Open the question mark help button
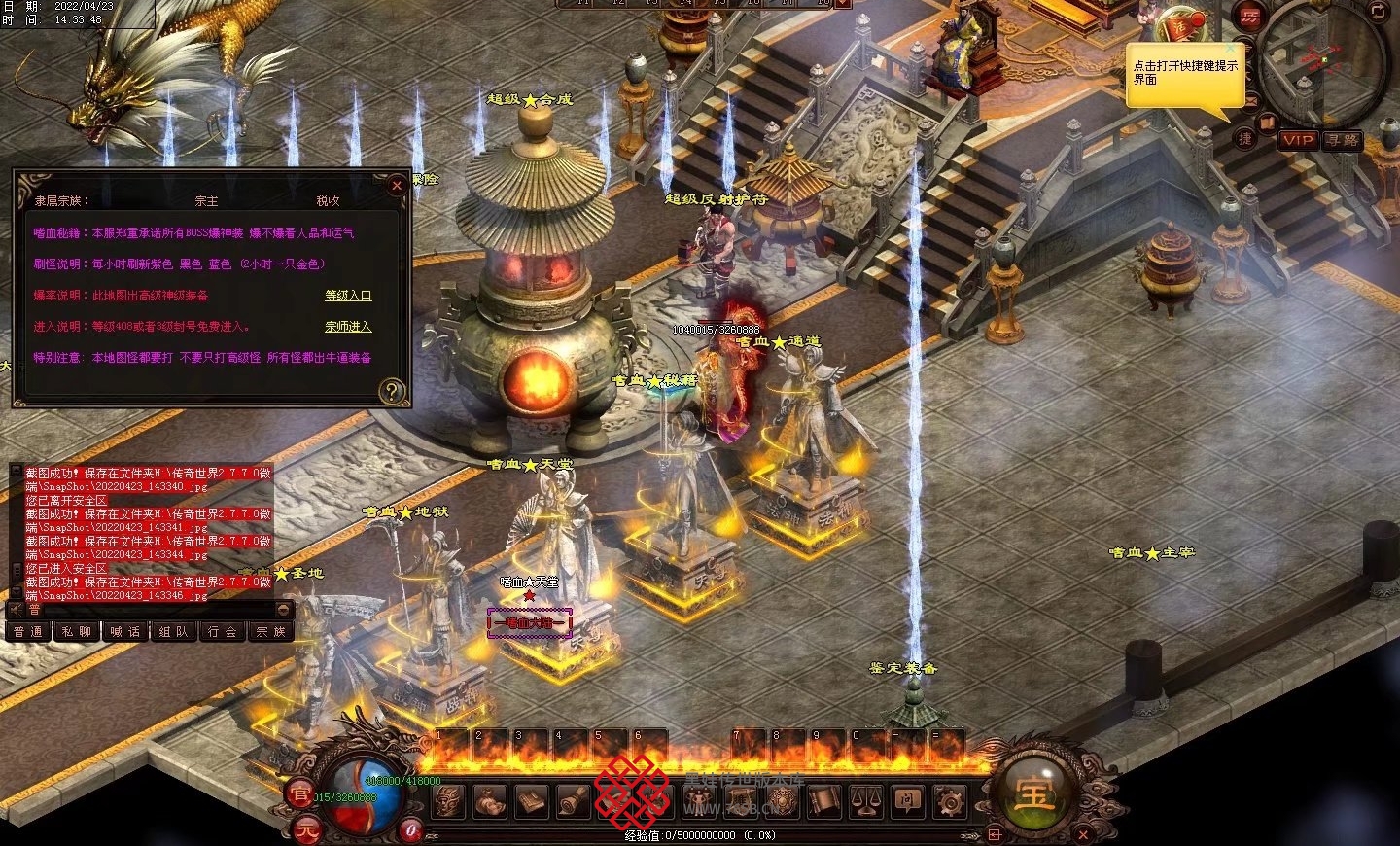1400x846 pixels. 391,391
